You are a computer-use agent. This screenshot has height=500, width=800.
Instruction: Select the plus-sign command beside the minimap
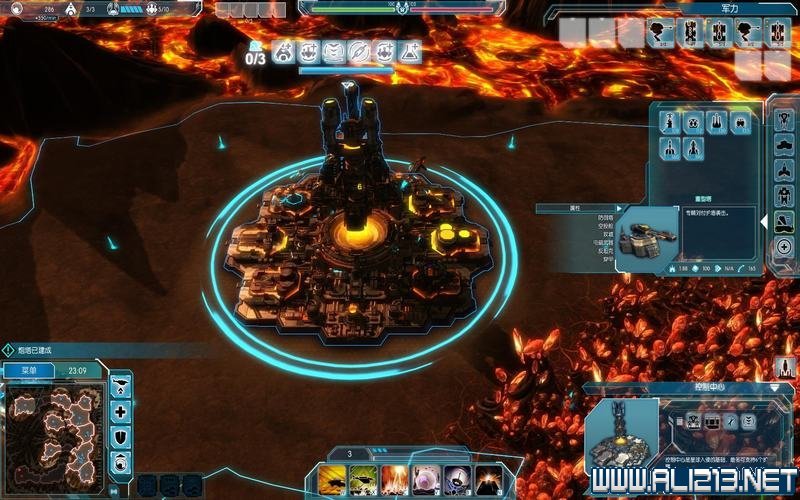point(121,411)
